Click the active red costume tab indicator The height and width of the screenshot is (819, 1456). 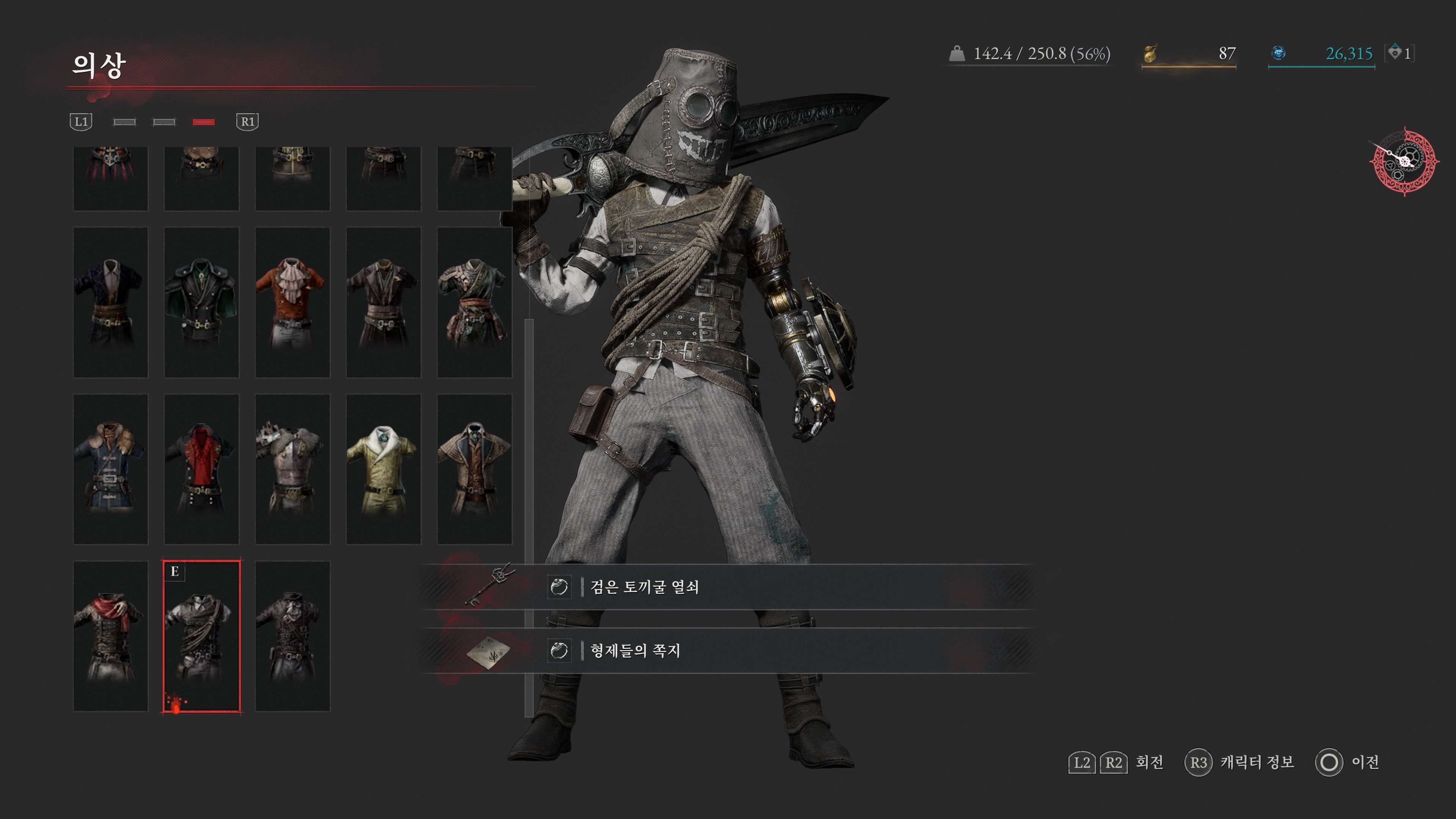(204, 122)
